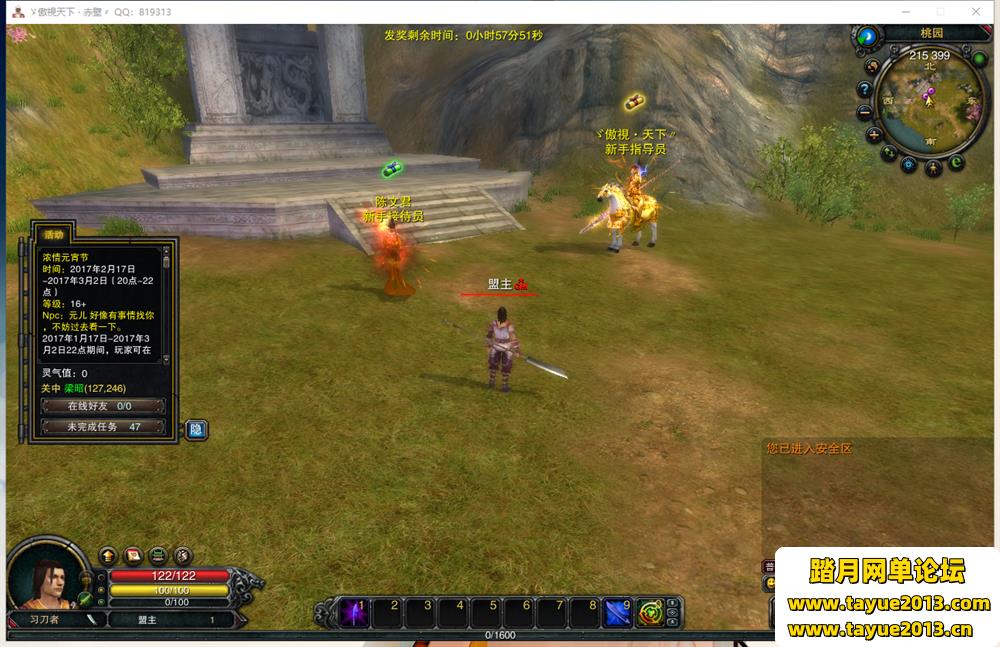Click the 隐 hide panel button
The width and height of the screenshot is (1000, 647).
pos(196,429)
